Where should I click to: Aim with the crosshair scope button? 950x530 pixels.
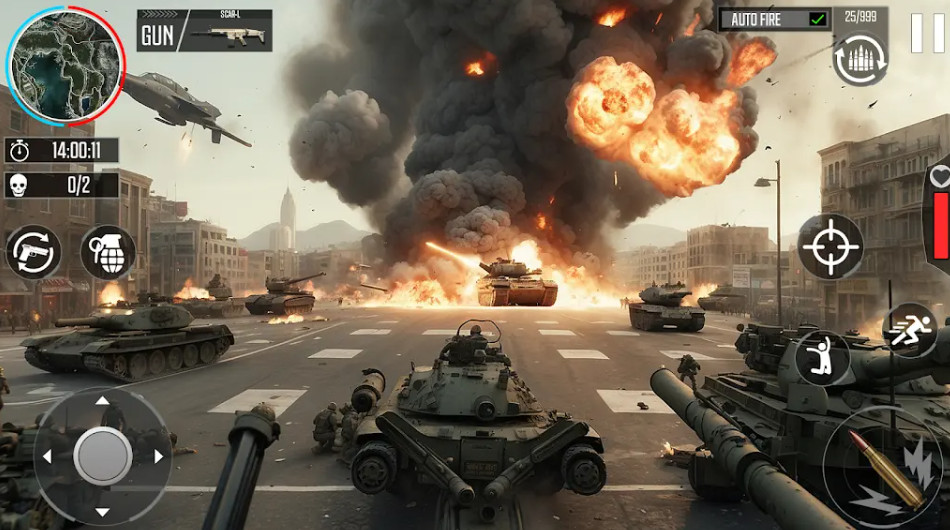pyautogui.click(x=830, y=246)
